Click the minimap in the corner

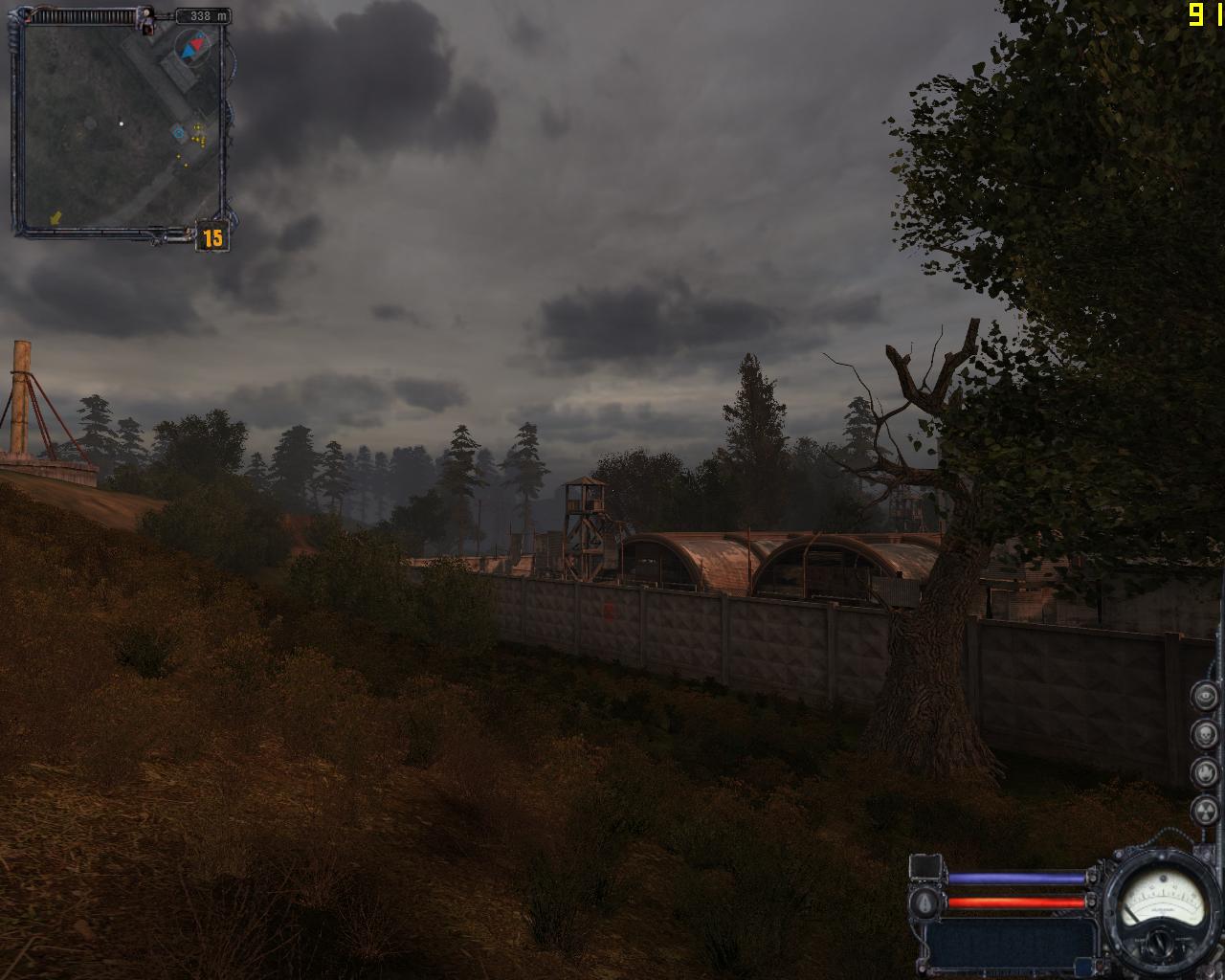tap(120, 126)
